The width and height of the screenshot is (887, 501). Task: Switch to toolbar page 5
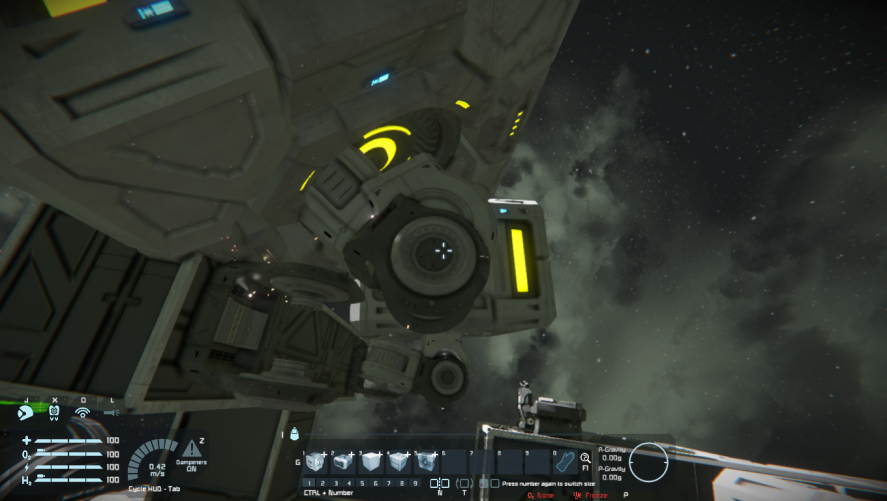[x=361, y=483]
